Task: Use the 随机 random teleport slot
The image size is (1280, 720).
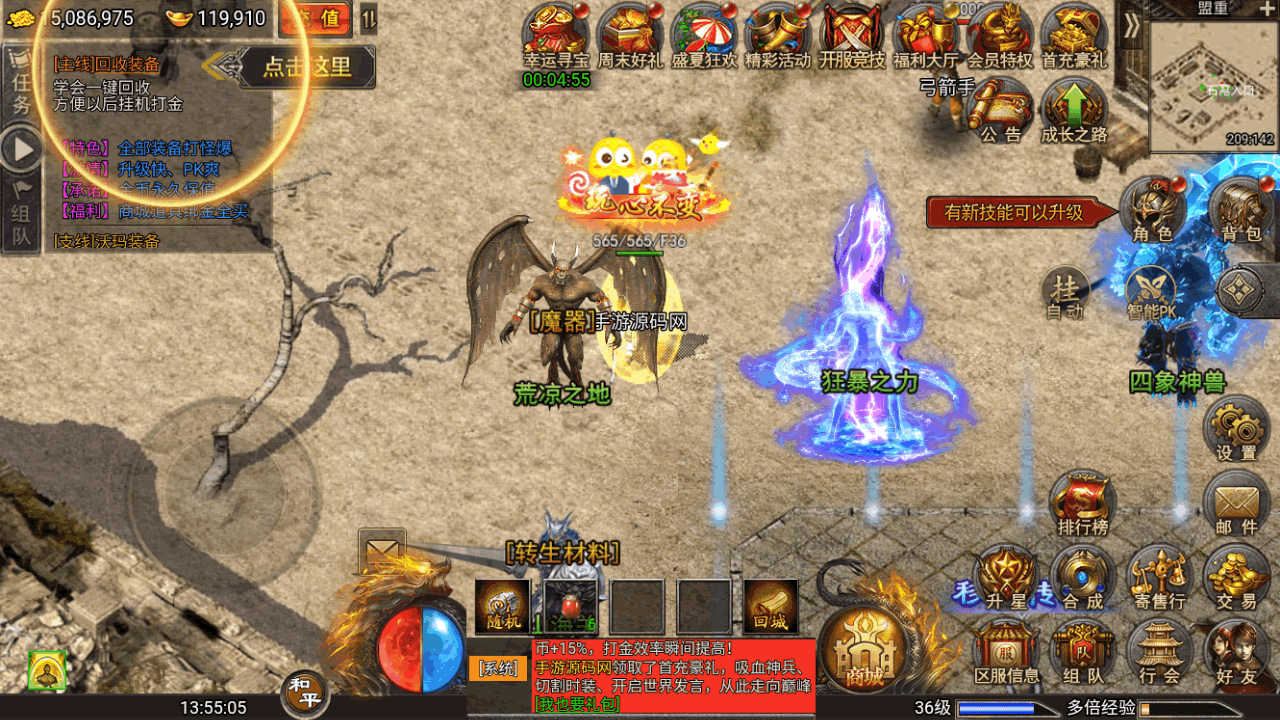Action: tap(502, 606)
